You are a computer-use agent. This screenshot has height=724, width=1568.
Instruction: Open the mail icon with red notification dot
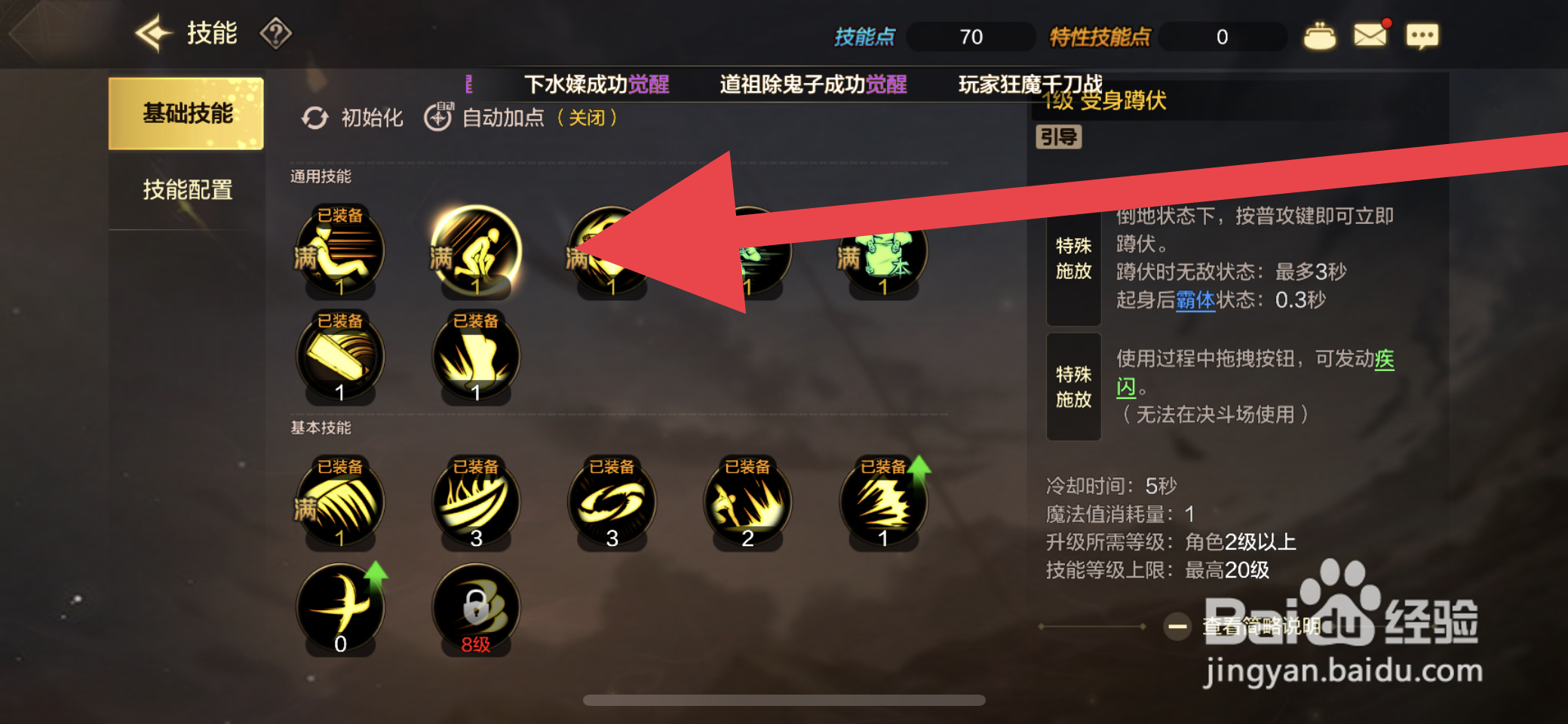(1371, 34)
